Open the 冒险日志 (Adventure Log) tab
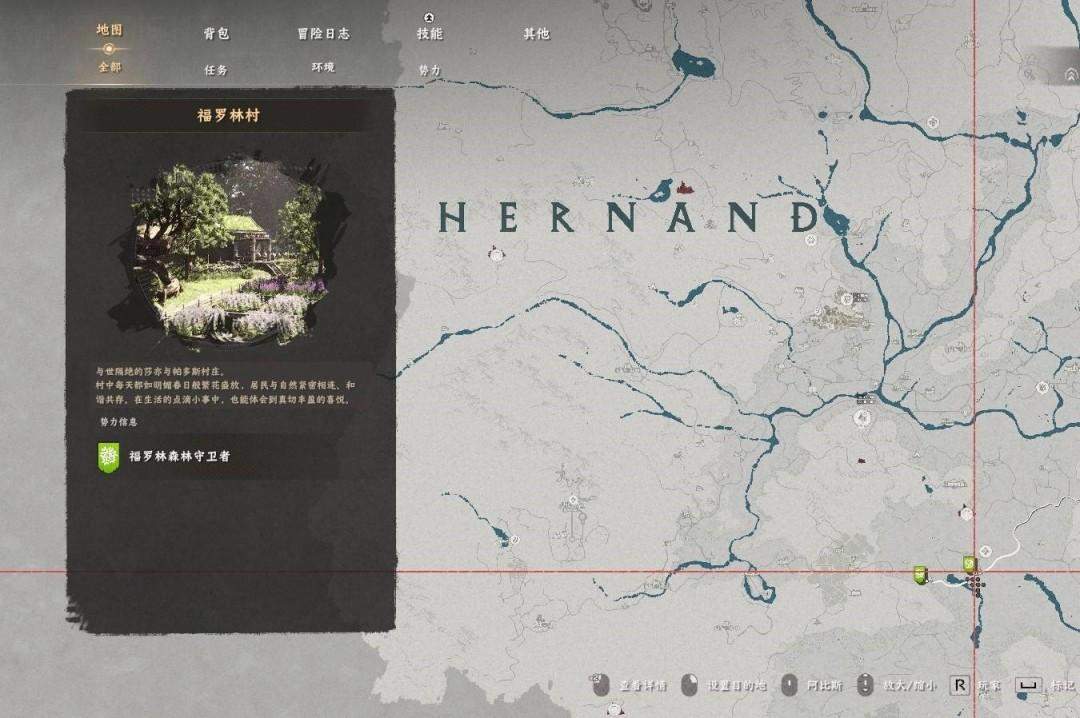This screenshot has height=718, width=1080. (x=323, y=33)
